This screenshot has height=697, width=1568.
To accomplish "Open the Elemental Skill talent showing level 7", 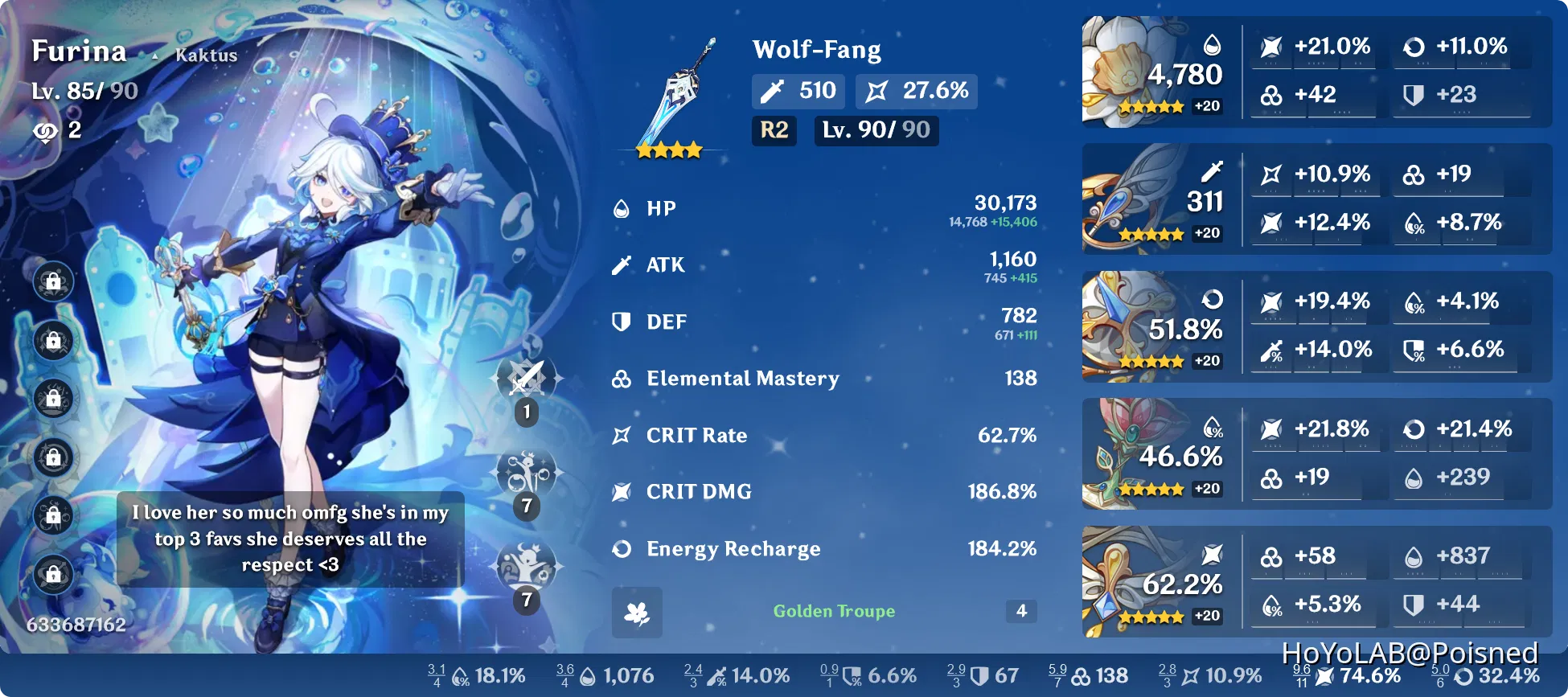I will coord(527,474).
